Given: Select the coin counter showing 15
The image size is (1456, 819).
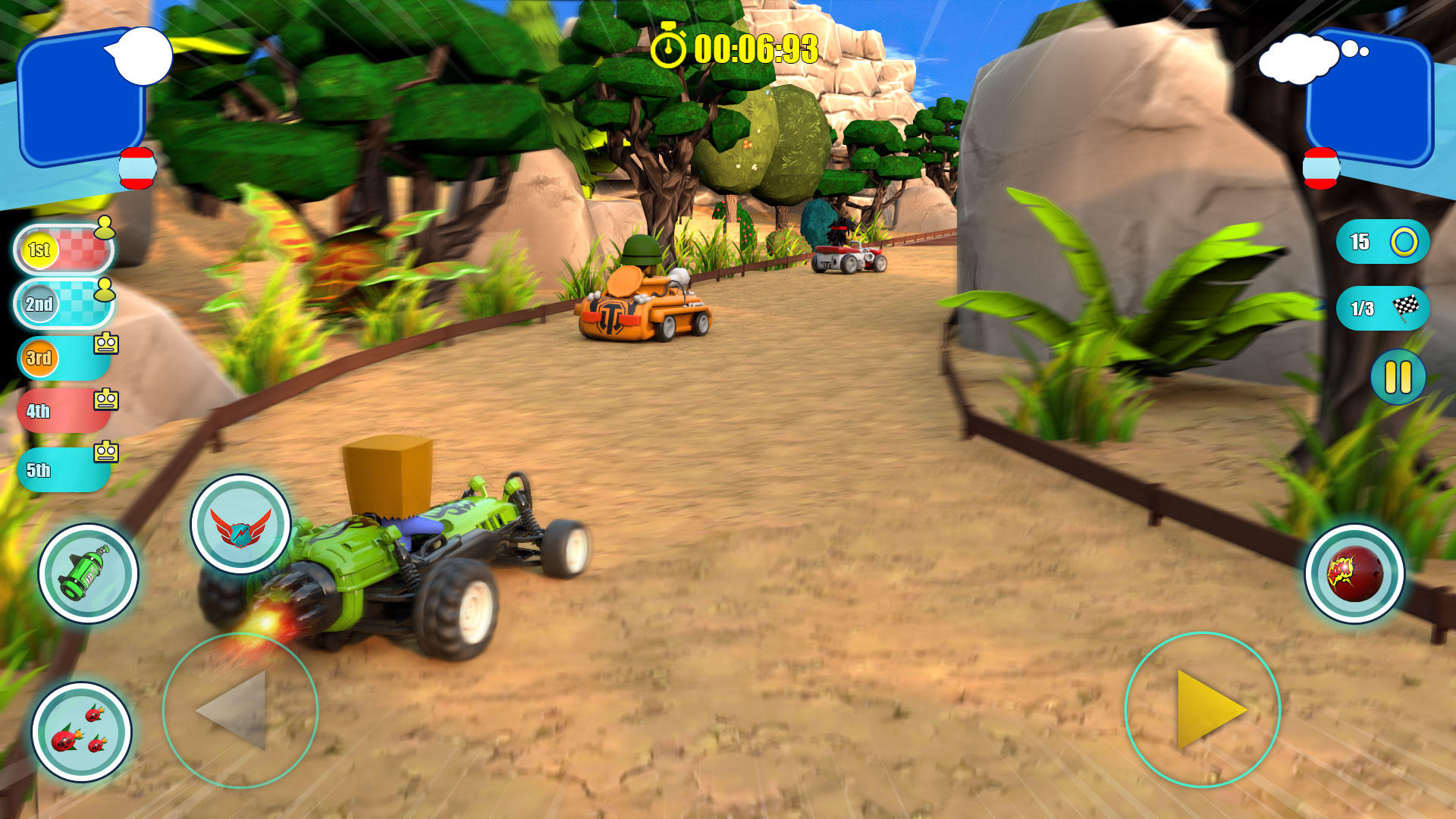Looking at the screenshot, I should pos(1382,241).
